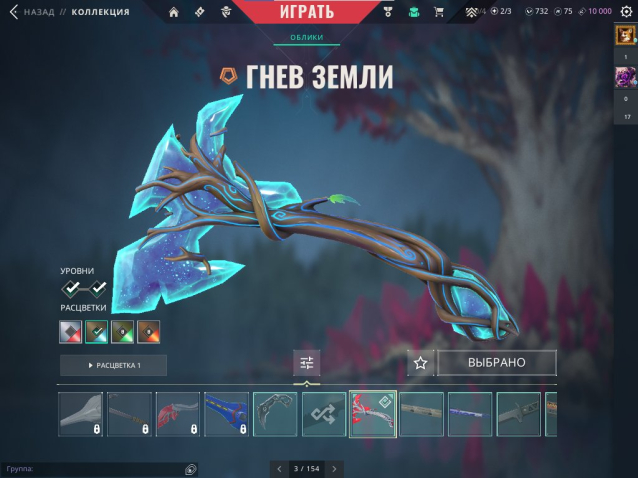Image resolution: width=638 pixels, height=478 pixels.
Task: Click the big ИГРАТЬ play button
Action: [x=301, y=12]
